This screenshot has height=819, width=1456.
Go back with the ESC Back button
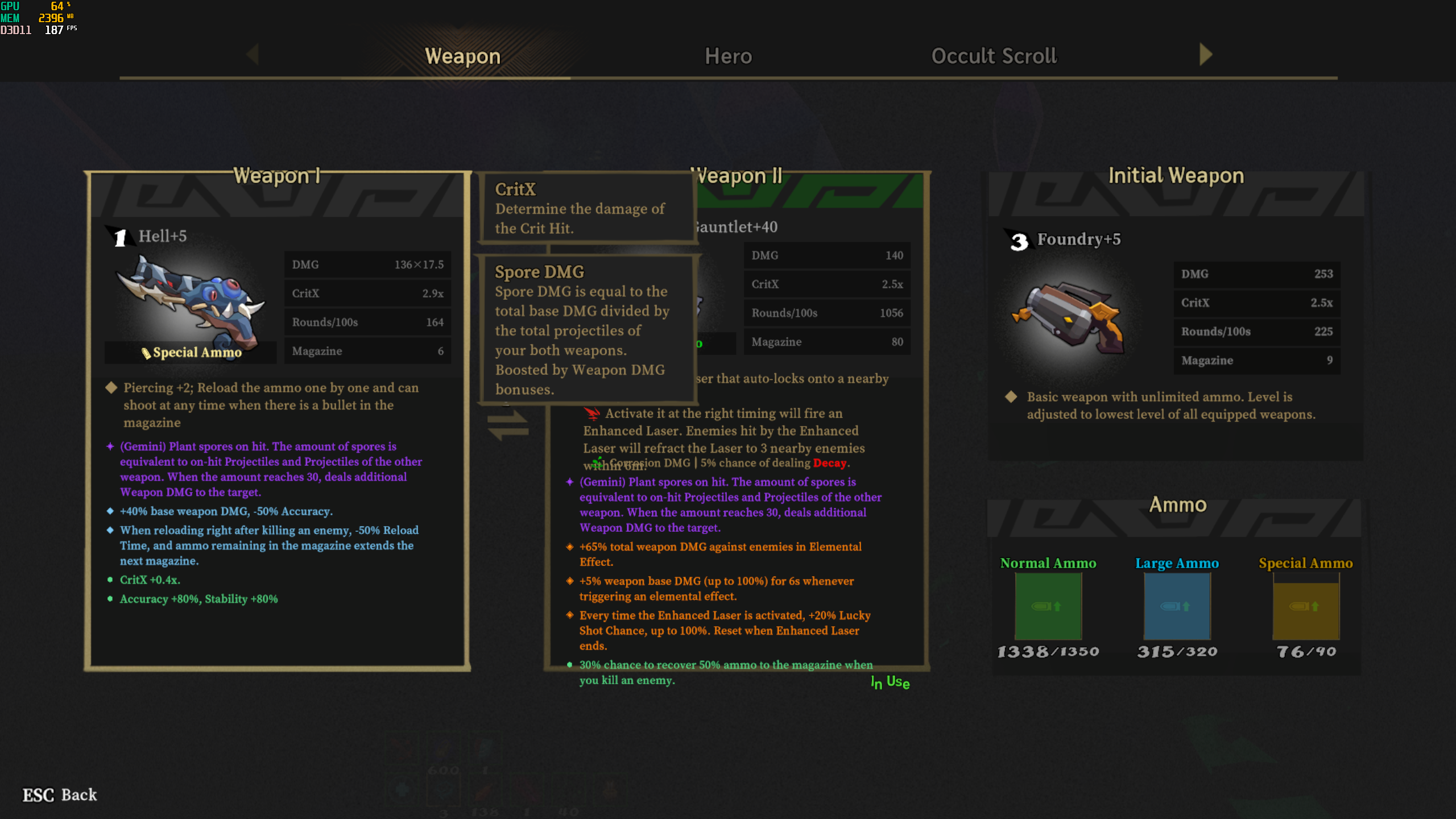(60, 795)
